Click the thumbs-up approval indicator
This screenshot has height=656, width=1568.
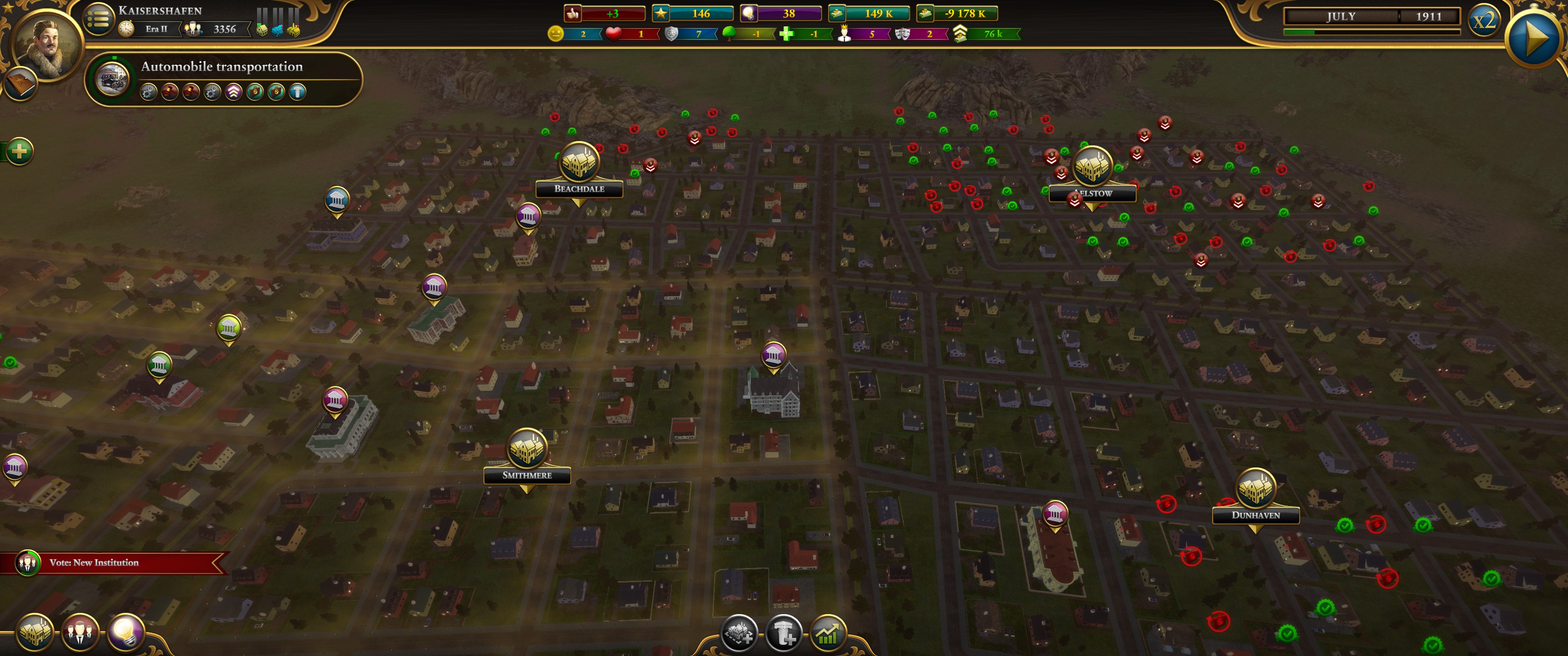(x=573, y=13)
